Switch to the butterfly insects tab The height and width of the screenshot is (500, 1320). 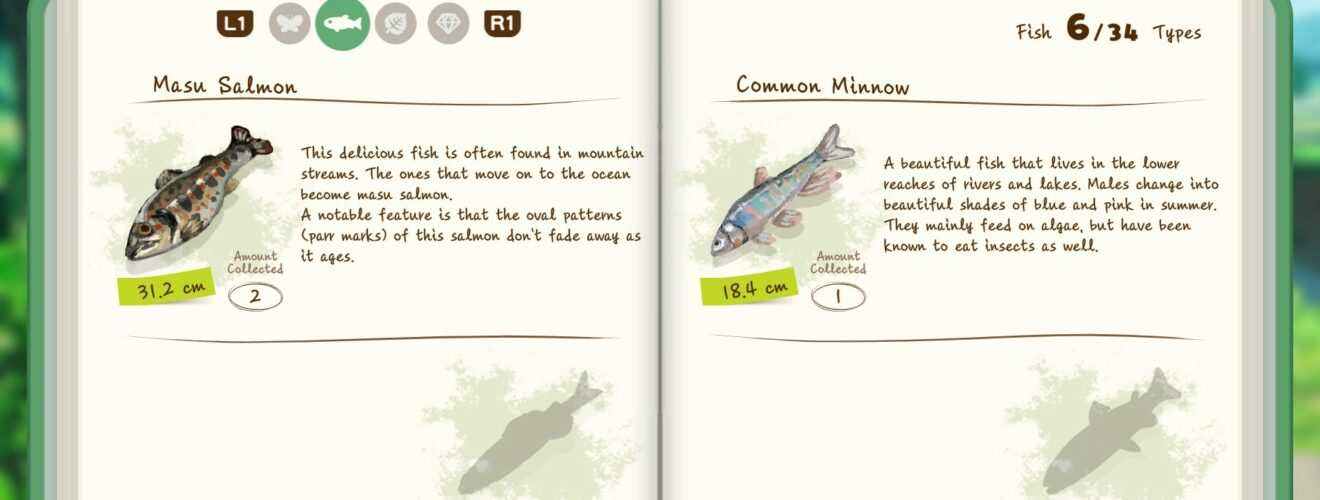point(289,24)
